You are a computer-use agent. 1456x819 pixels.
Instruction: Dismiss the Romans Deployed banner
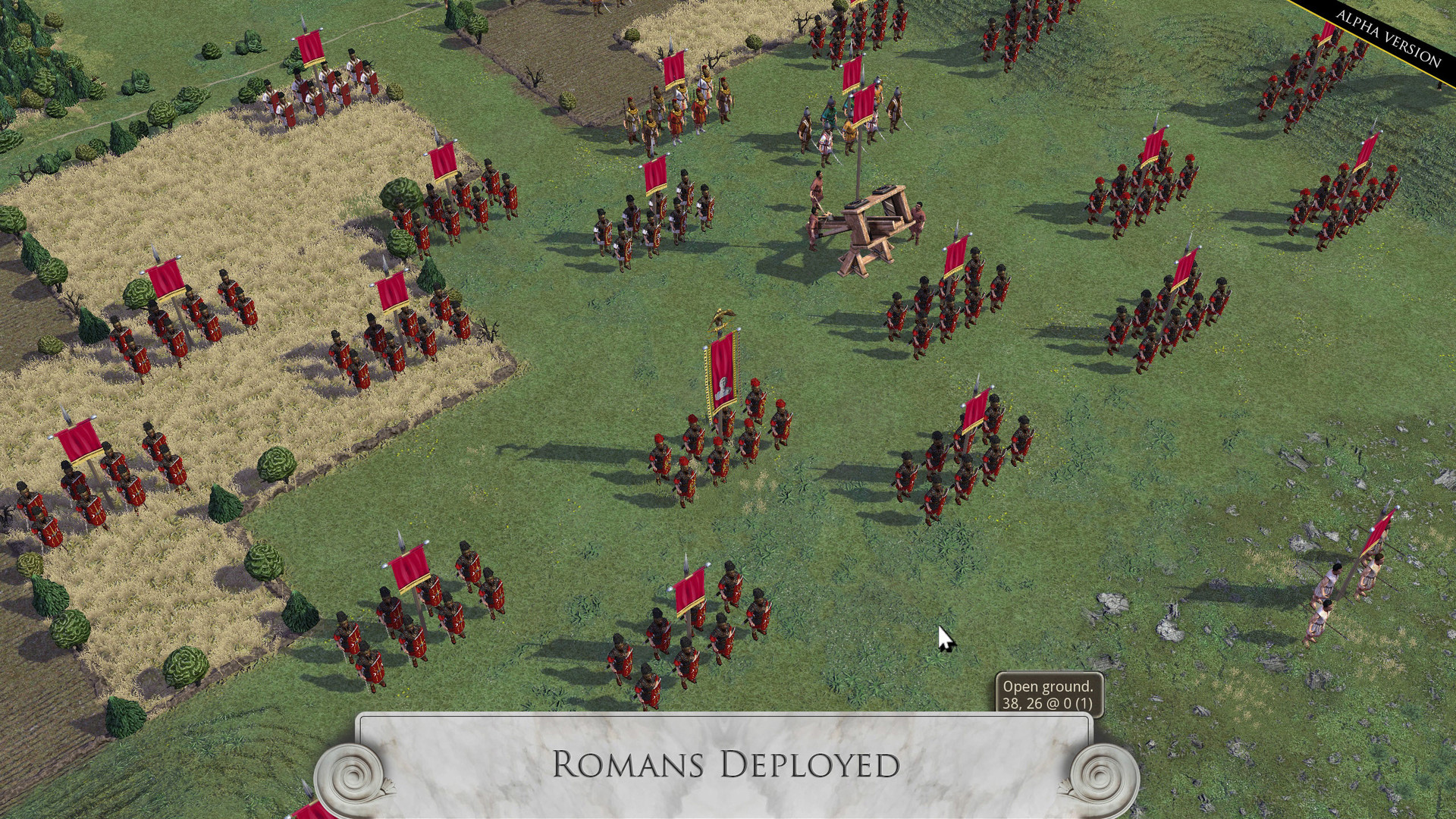726,766
